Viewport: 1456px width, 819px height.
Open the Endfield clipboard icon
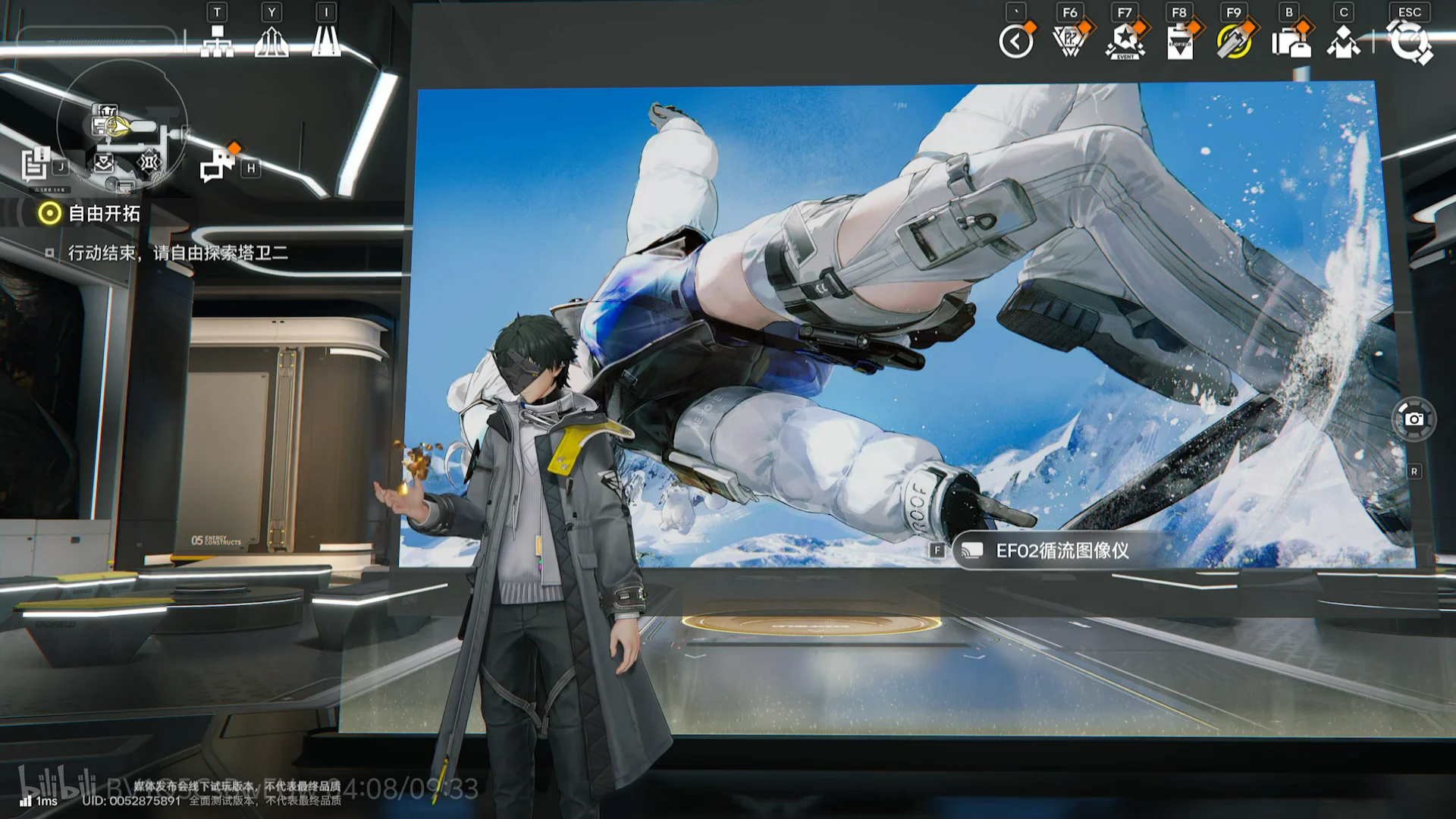coord(1180,41)
